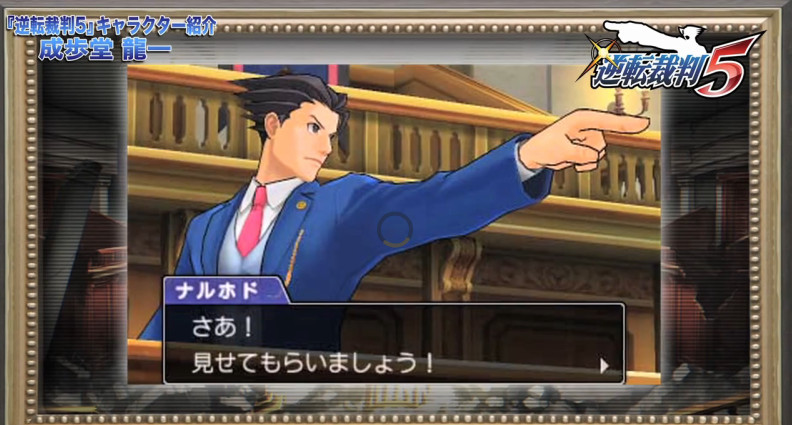Click the Naruhodo dialogue text box
The width and height of the screenshot is (792, 425).
pyautogui.click(x=394, y=343)
